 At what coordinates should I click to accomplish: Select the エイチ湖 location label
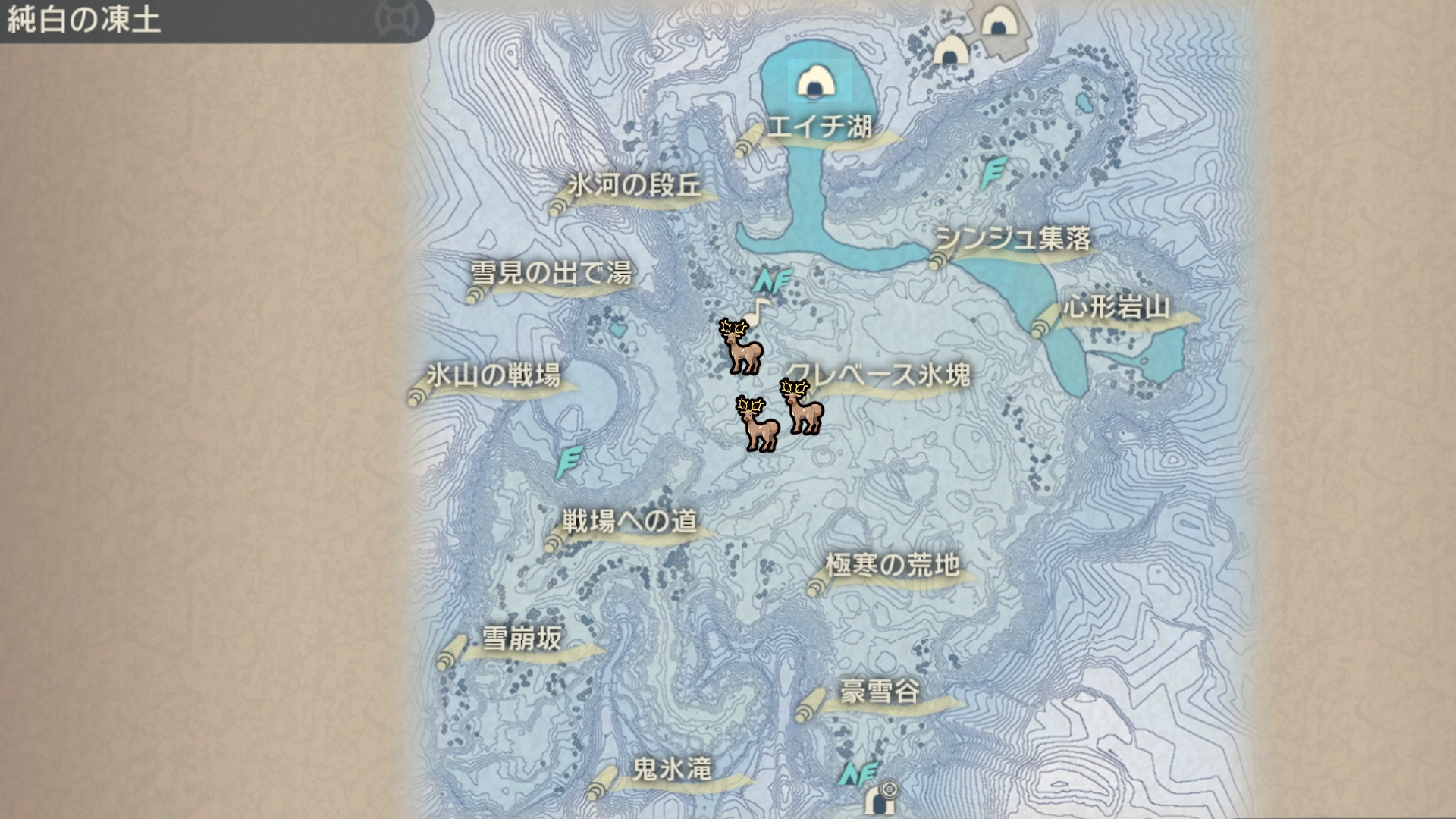point(819,127)
